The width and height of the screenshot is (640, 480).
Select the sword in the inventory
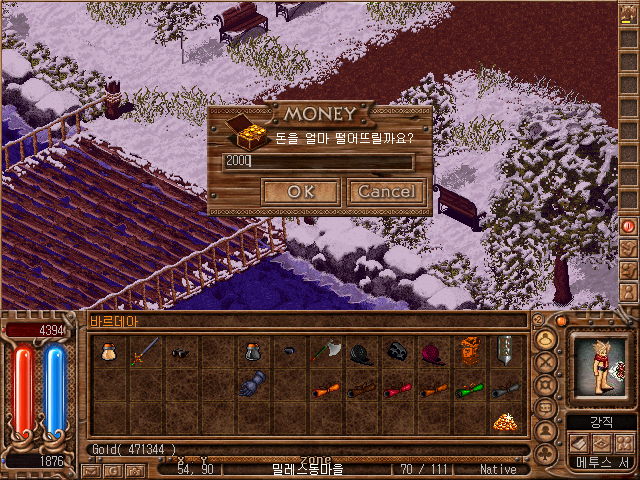pos(146,351)
